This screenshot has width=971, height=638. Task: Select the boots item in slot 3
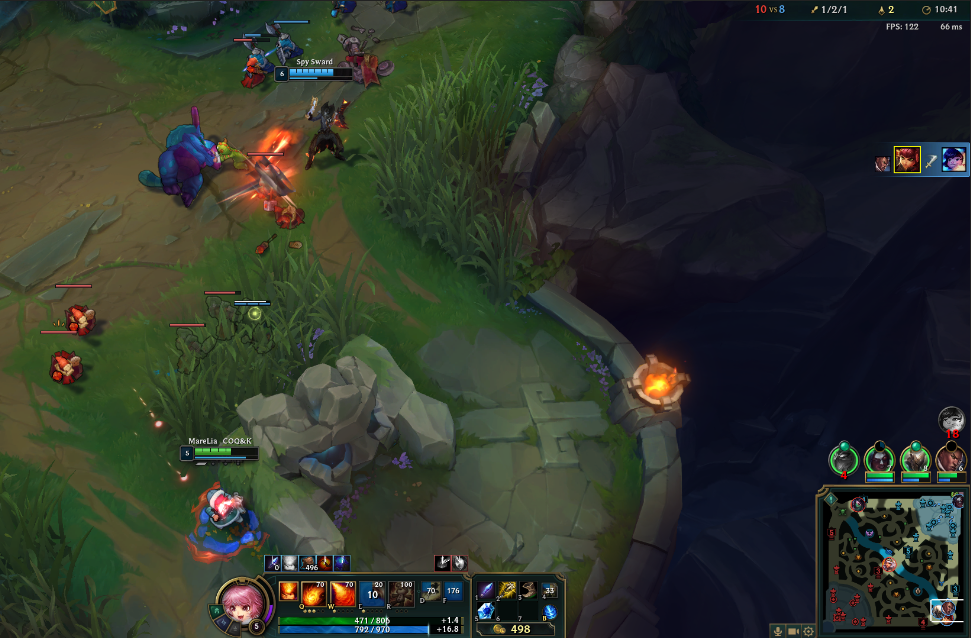[528, 590]
